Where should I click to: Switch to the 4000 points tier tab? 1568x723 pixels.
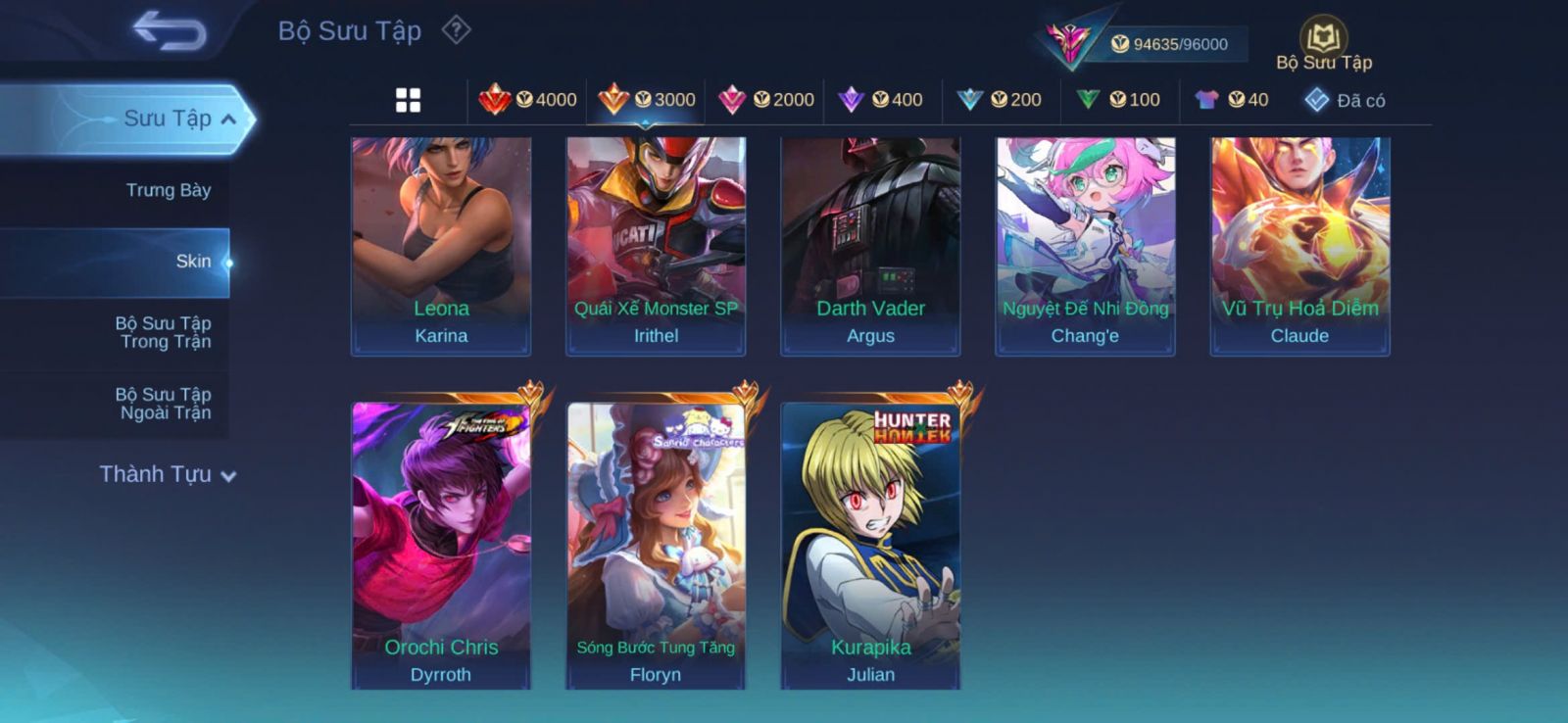tap(528, 100)
